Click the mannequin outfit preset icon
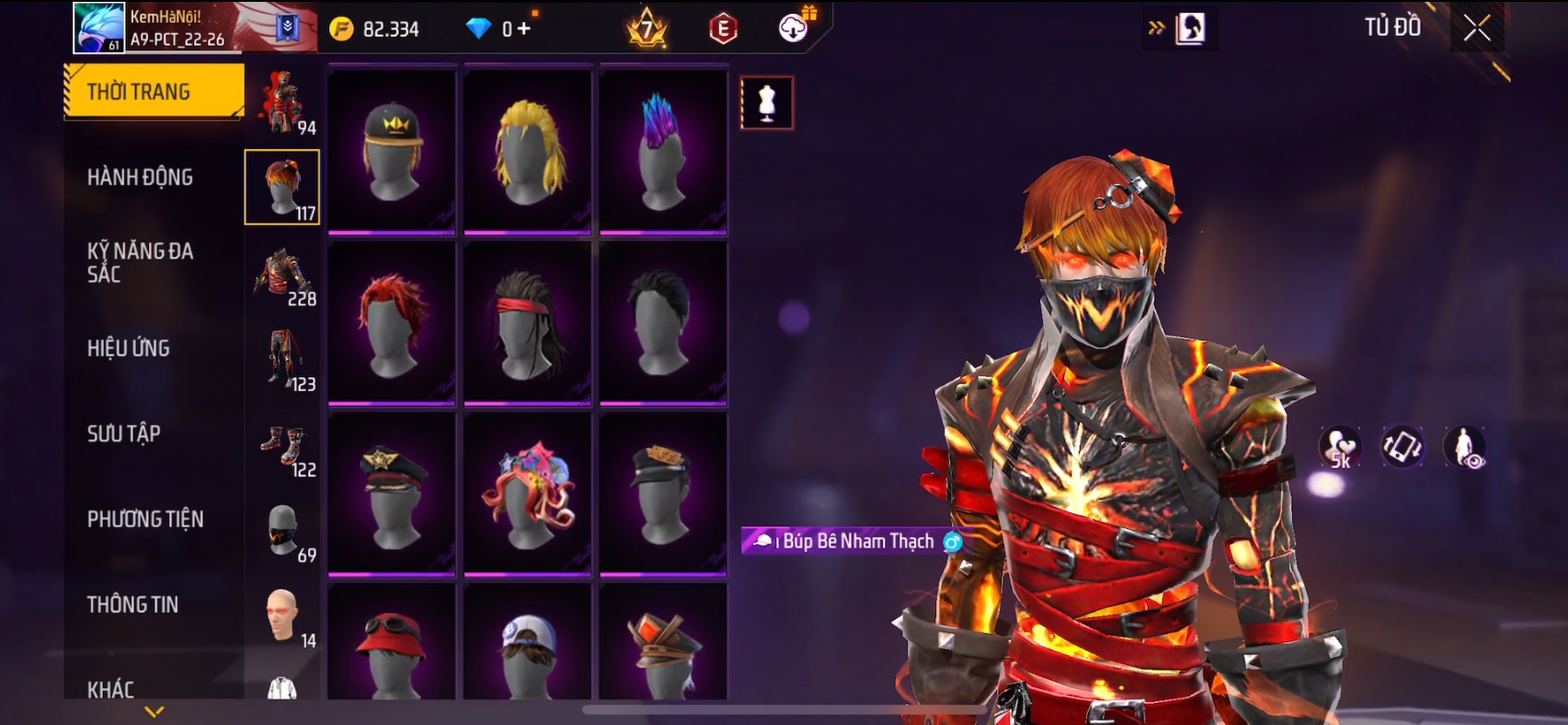Viewport: 1568px width, 725px height. coord(767,102)
